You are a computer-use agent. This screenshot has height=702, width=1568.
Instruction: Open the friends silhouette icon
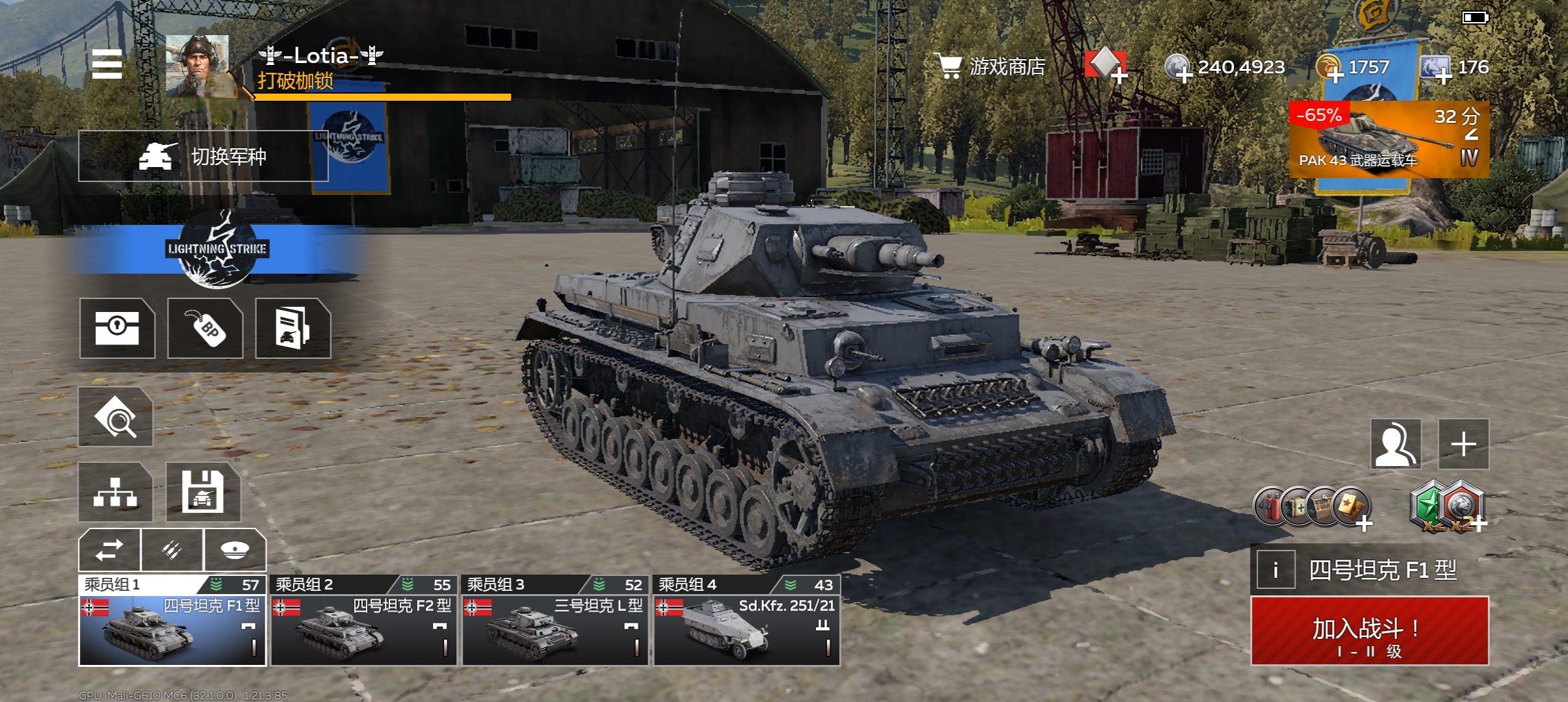pos(1396,445)
